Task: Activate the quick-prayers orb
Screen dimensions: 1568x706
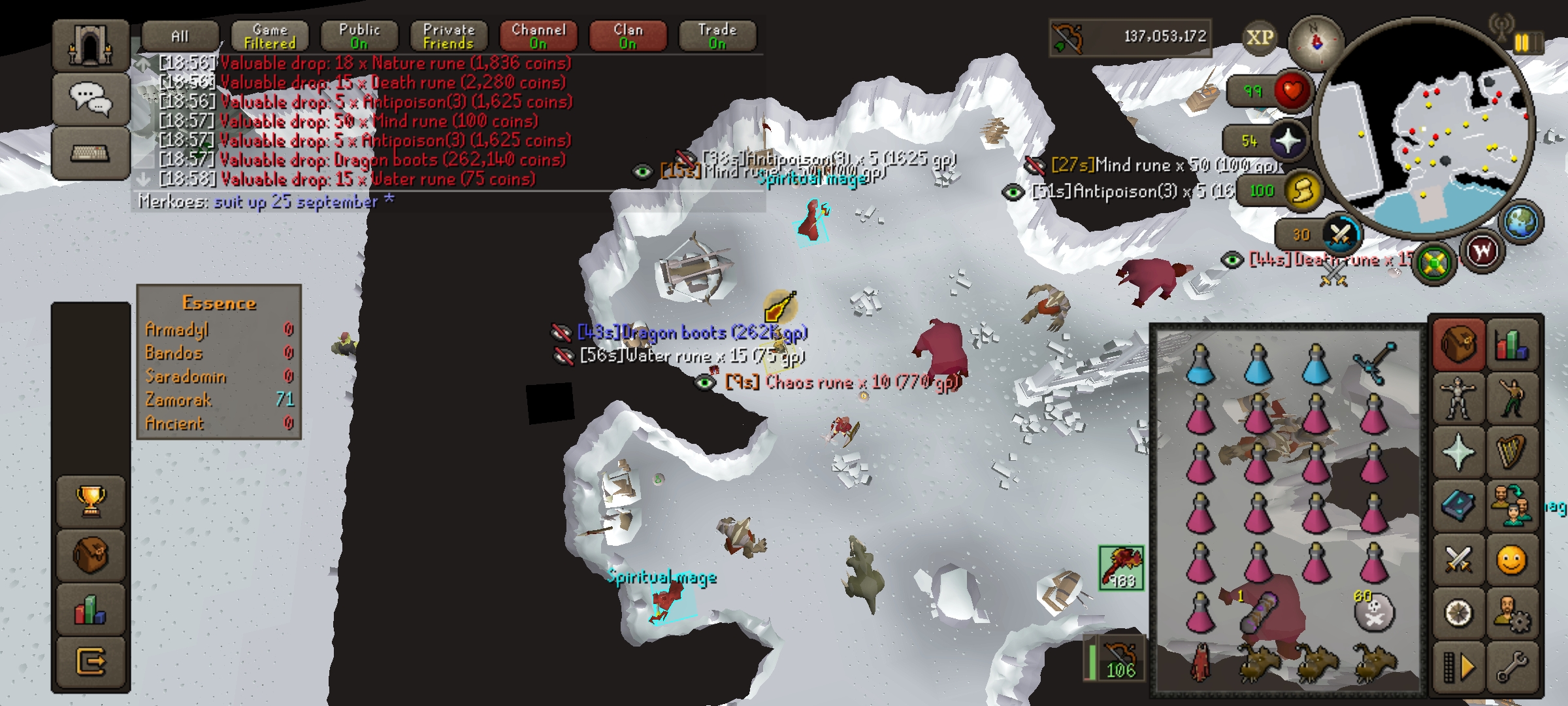Action: pos(1288,141)
